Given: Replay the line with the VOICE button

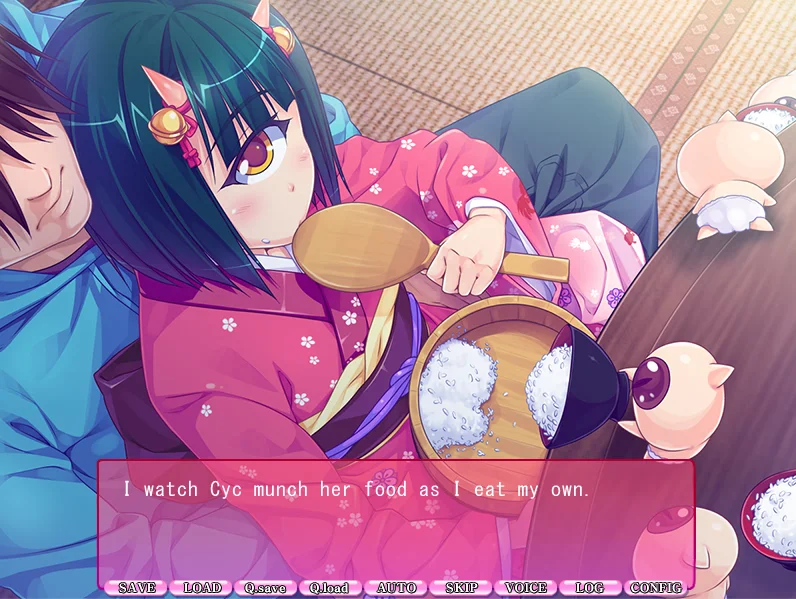Looking at the screenshot, I should (x=526, y=588).
